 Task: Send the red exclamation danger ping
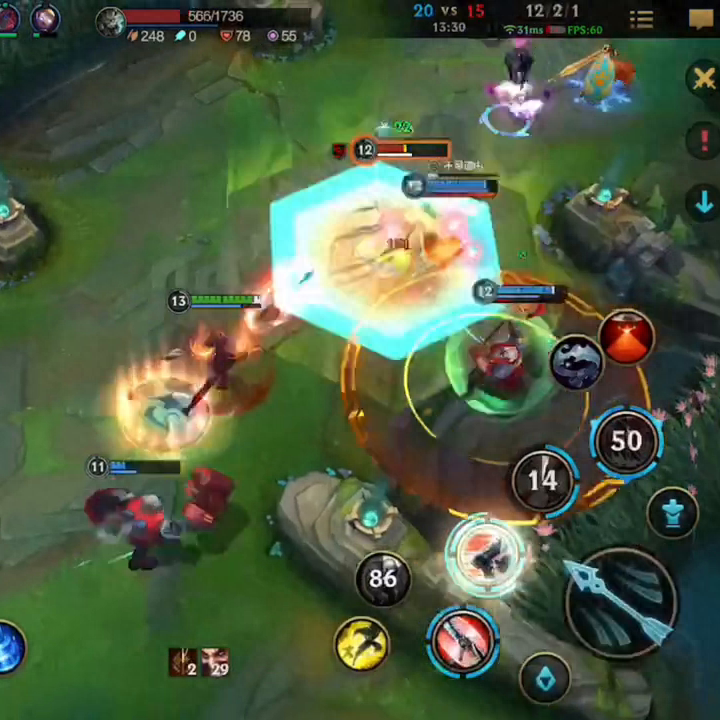(x=704, y=140)
